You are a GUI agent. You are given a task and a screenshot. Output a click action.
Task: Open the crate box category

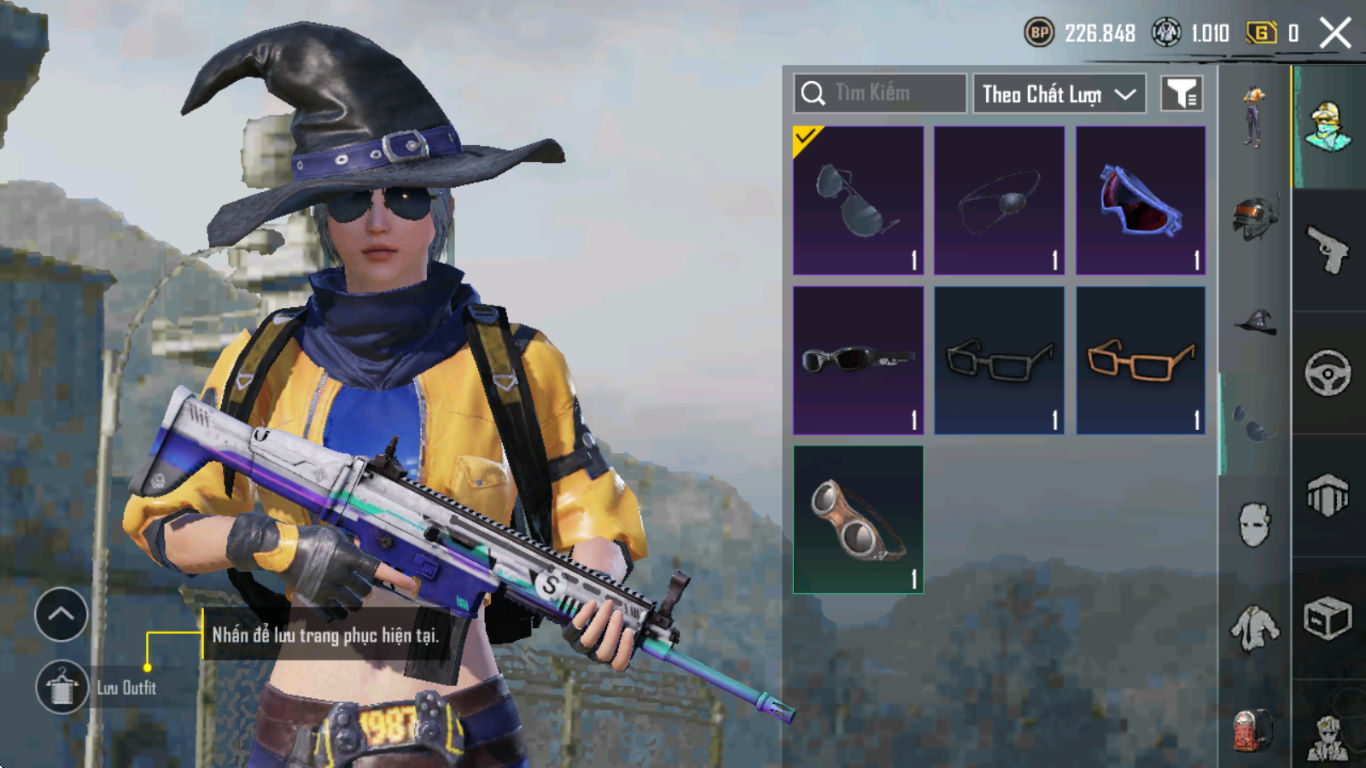tap(1328, 619)
